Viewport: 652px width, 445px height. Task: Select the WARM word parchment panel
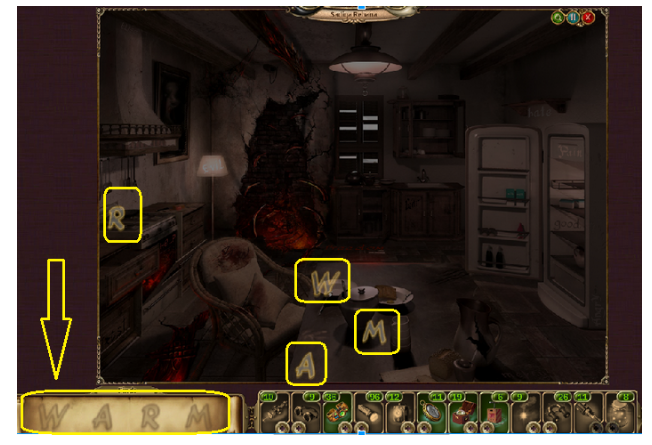click(127, 413)
